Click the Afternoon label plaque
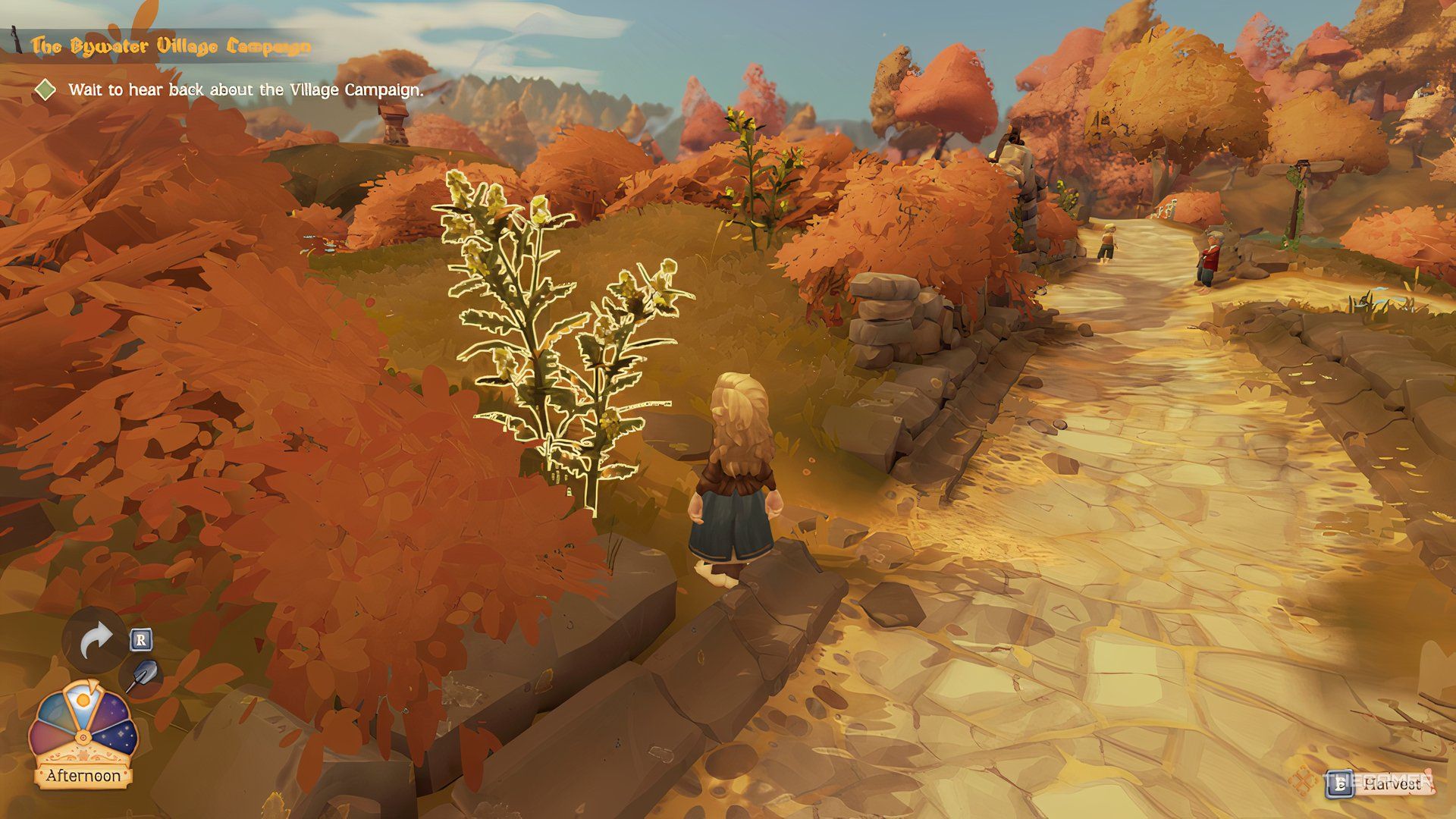 coord(83,774)
